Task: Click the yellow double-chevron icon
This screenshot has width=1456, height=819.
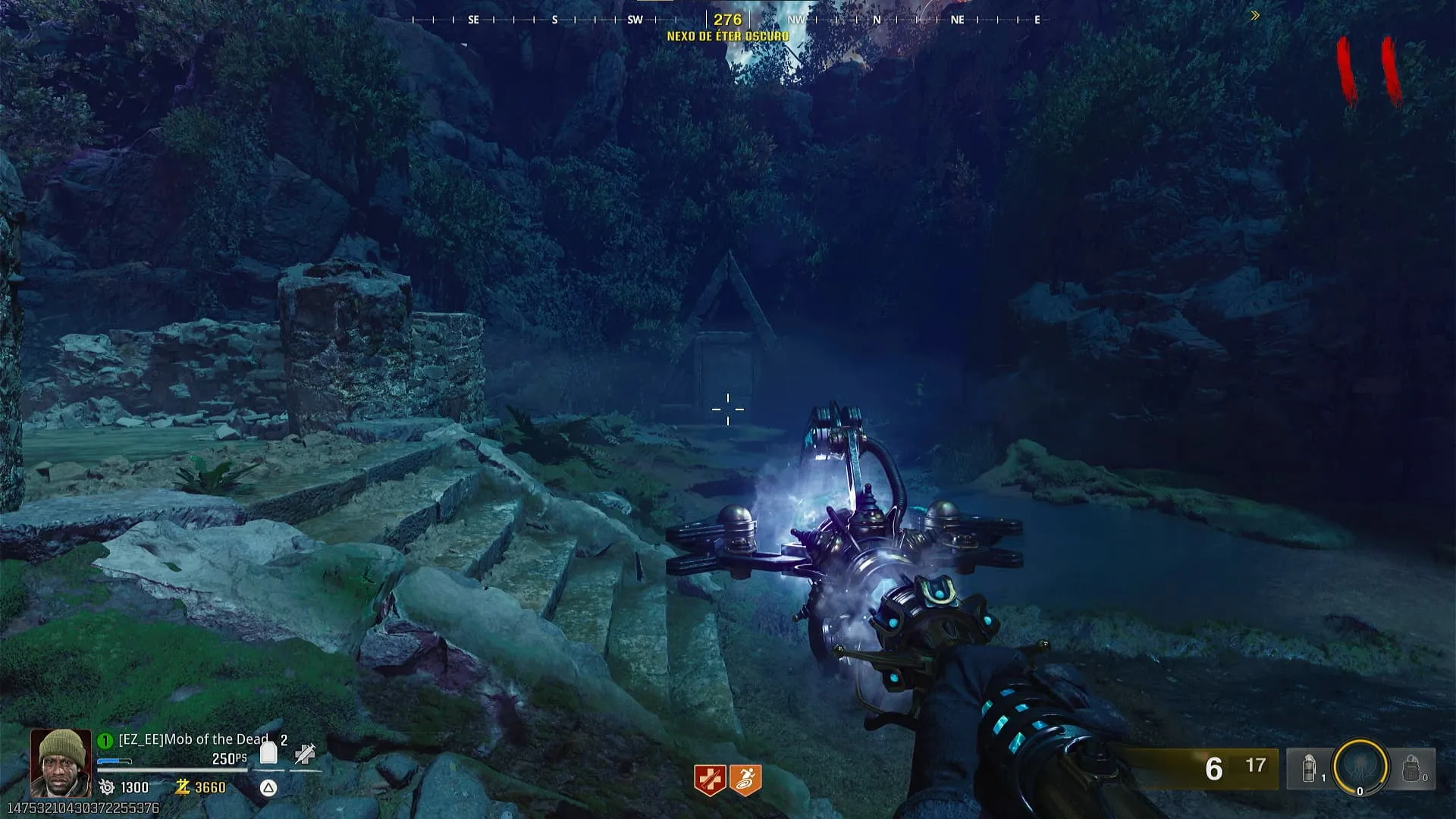Action: 1255,15
